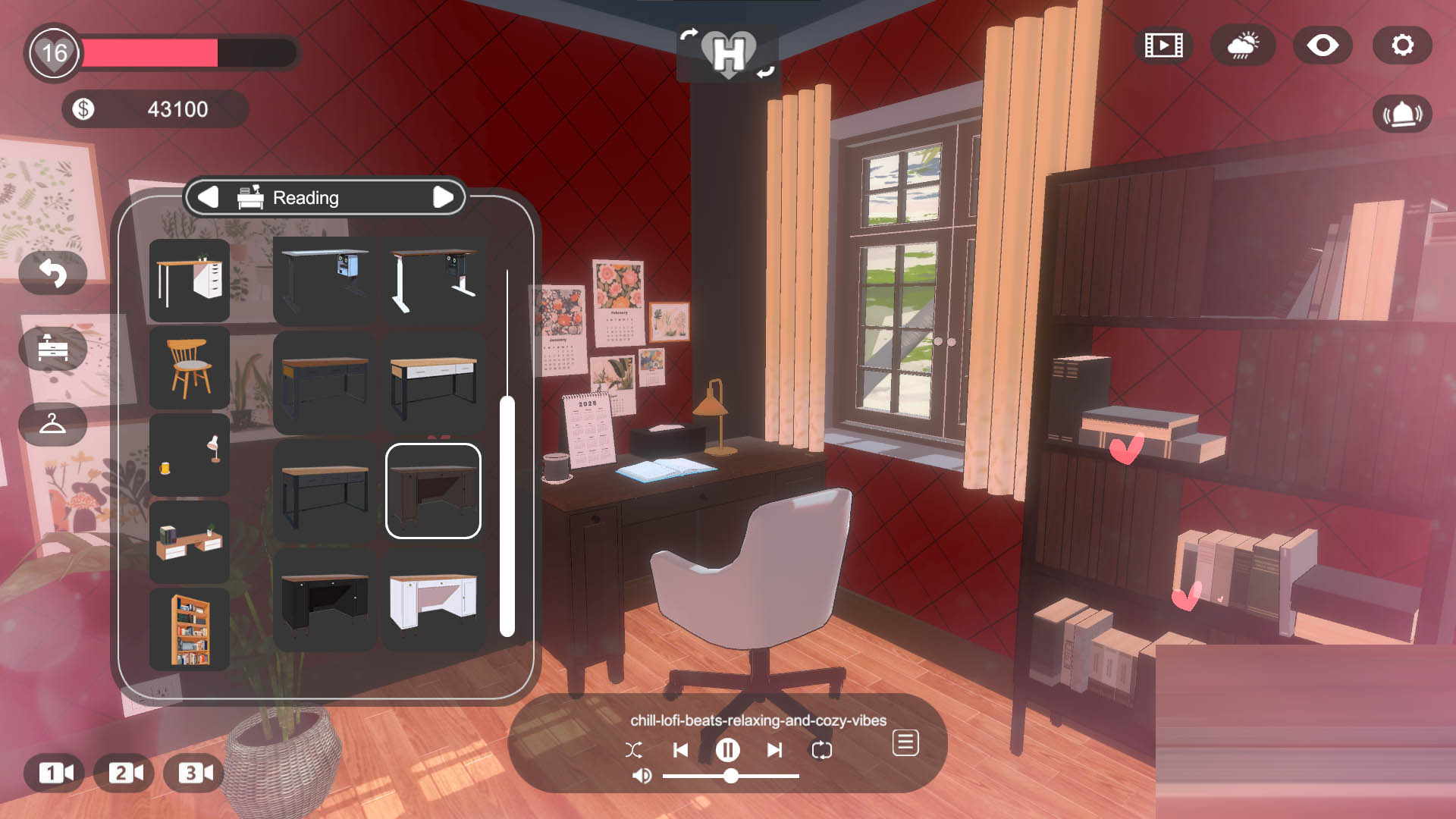This screenshot has height=819, width=1456.
Task: Click the undo back arrow button
Action: tap(53, 273)
